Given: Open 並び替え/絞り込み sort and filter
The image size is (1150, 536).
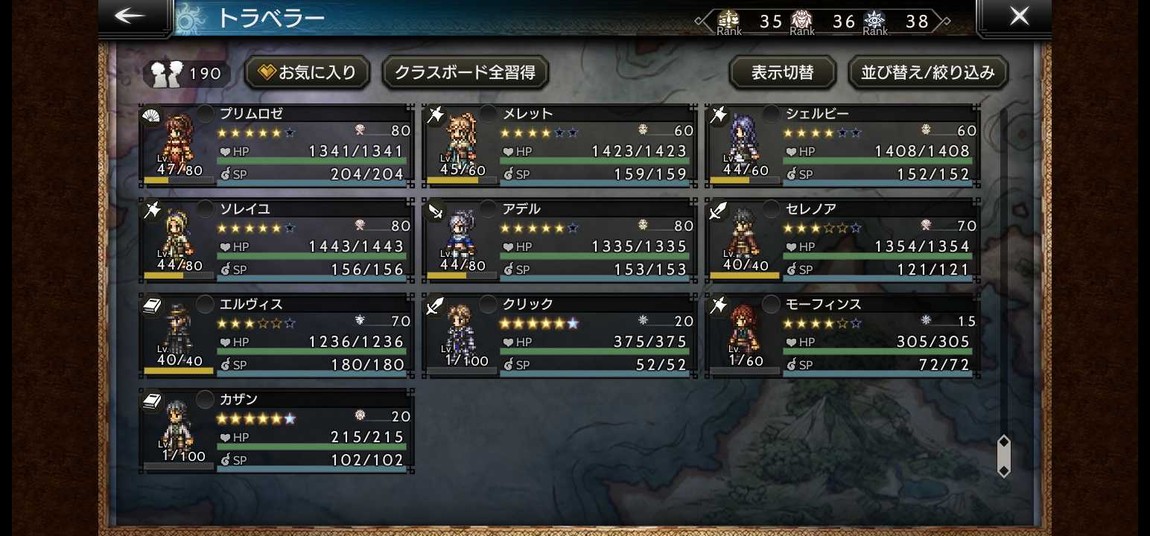Looking at the screenshot, I should (x=928, y=73).
